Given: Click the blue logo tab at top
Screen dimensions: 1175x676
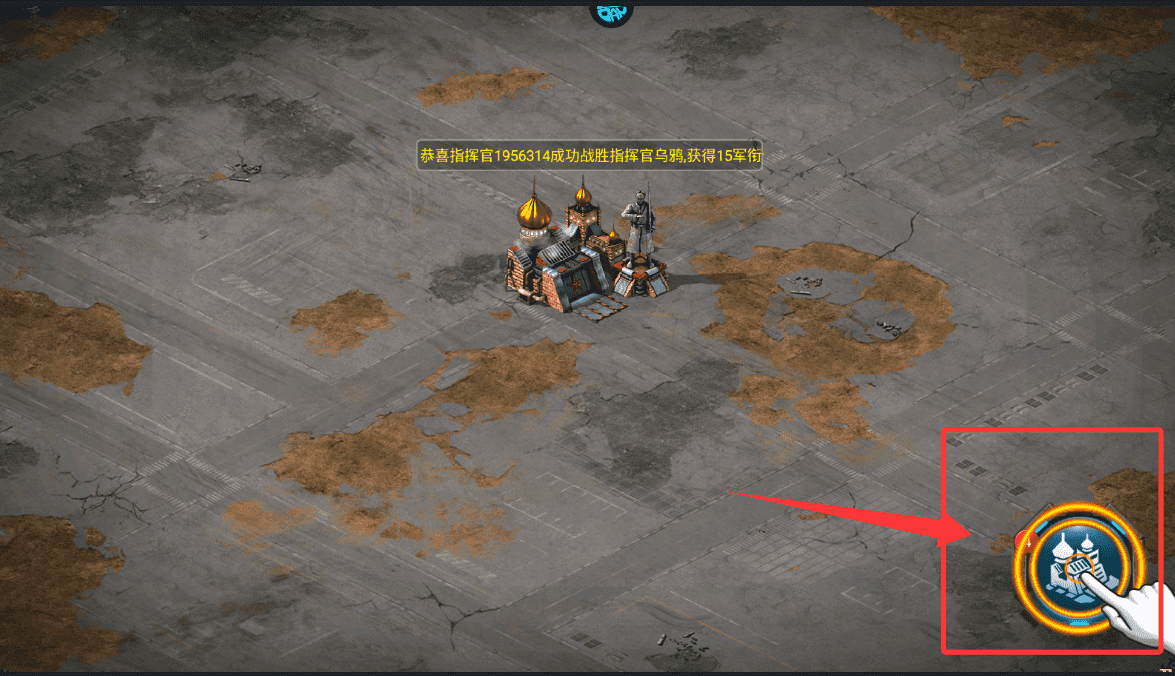Looking at the screenshot, I should (x=611, y=11).
